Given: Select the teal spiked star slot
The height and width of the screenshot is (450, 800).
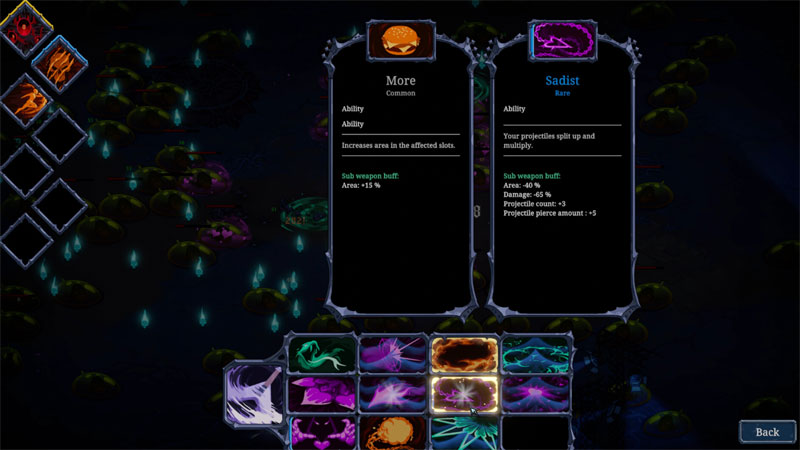Looking at the screenshot, I should [x=465, y=432].
